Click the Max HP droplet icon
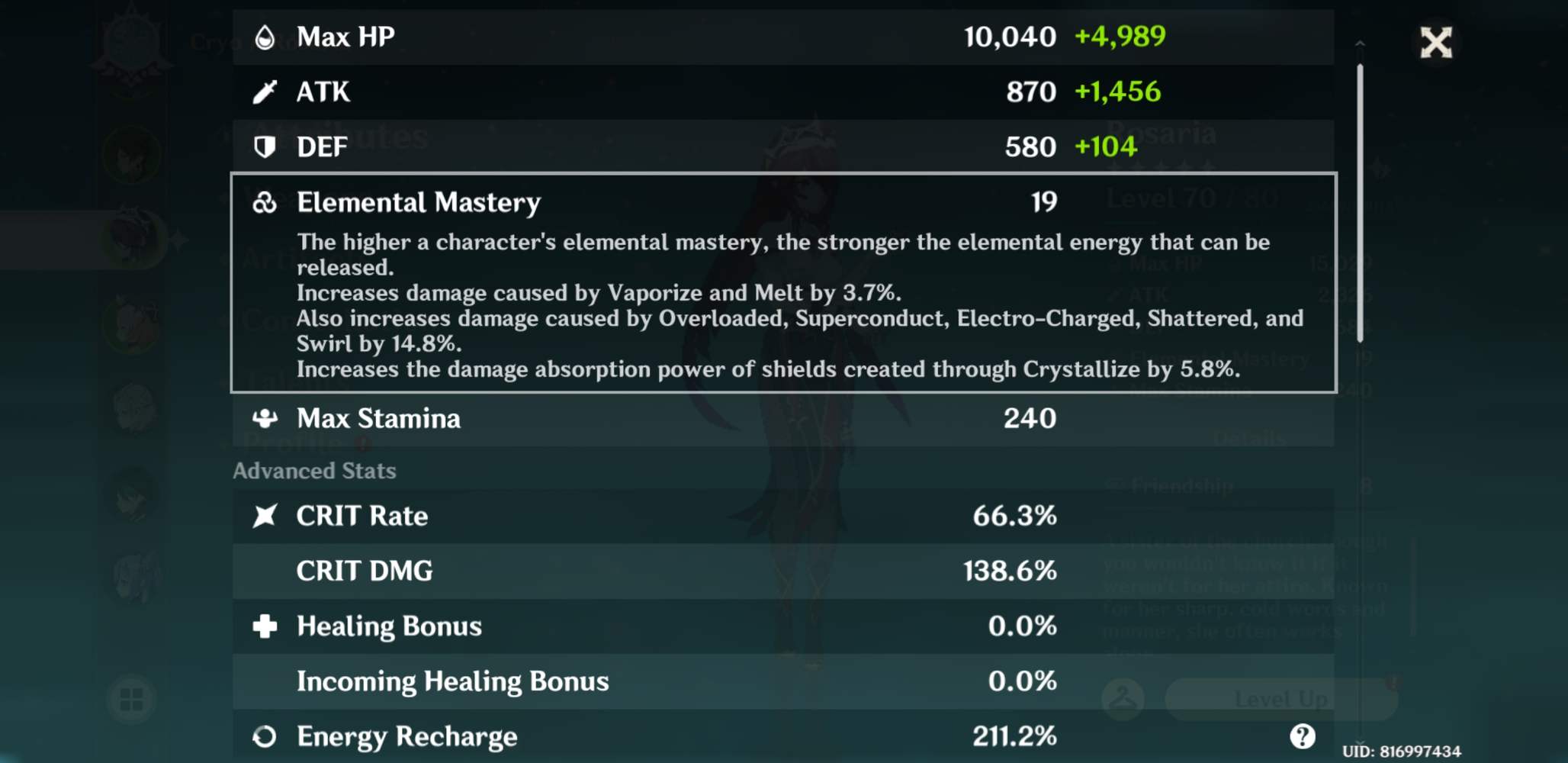 point(266,36)
